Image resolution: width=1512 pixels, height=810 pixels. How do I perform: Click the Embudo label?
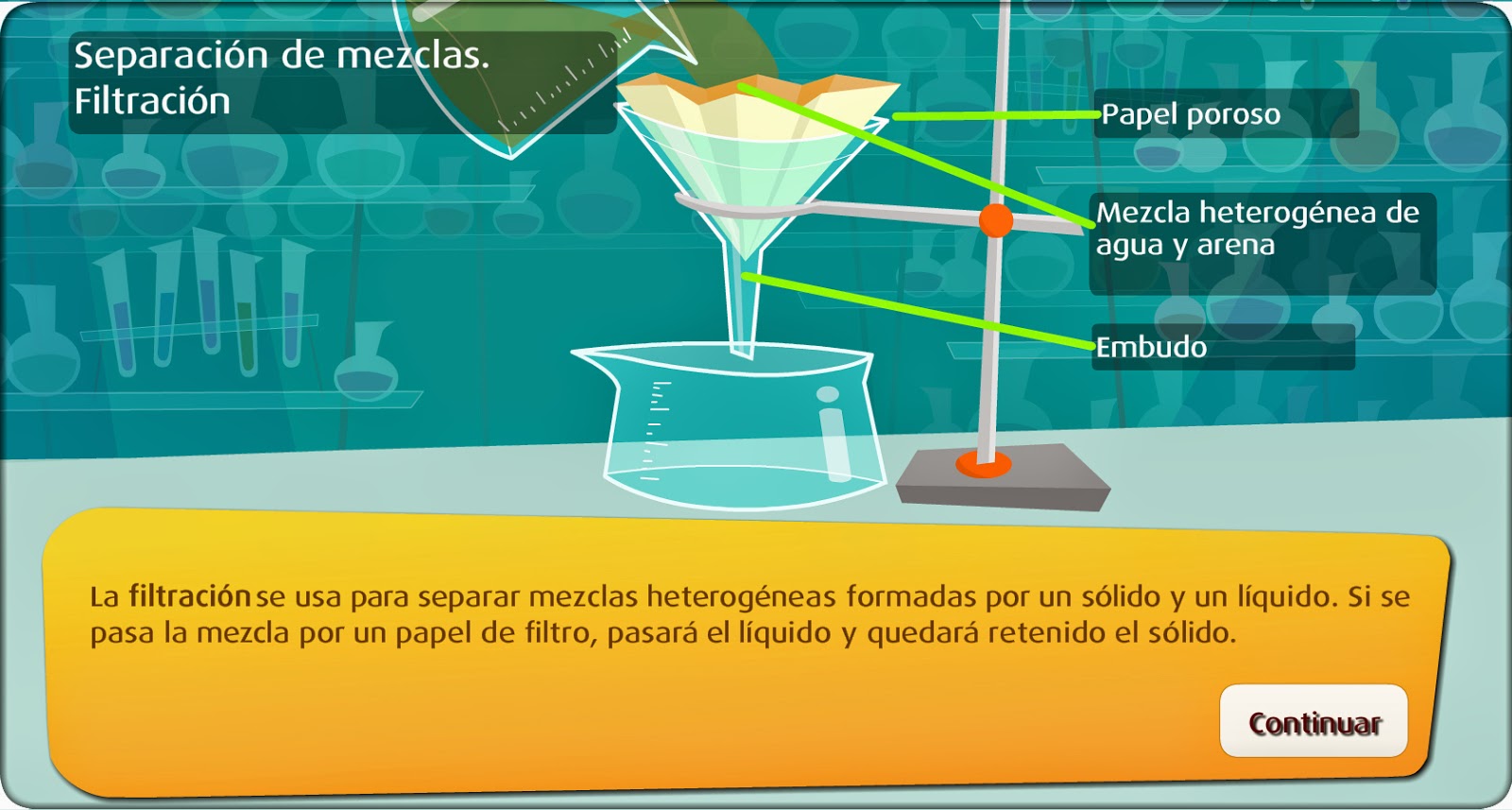1151,348
